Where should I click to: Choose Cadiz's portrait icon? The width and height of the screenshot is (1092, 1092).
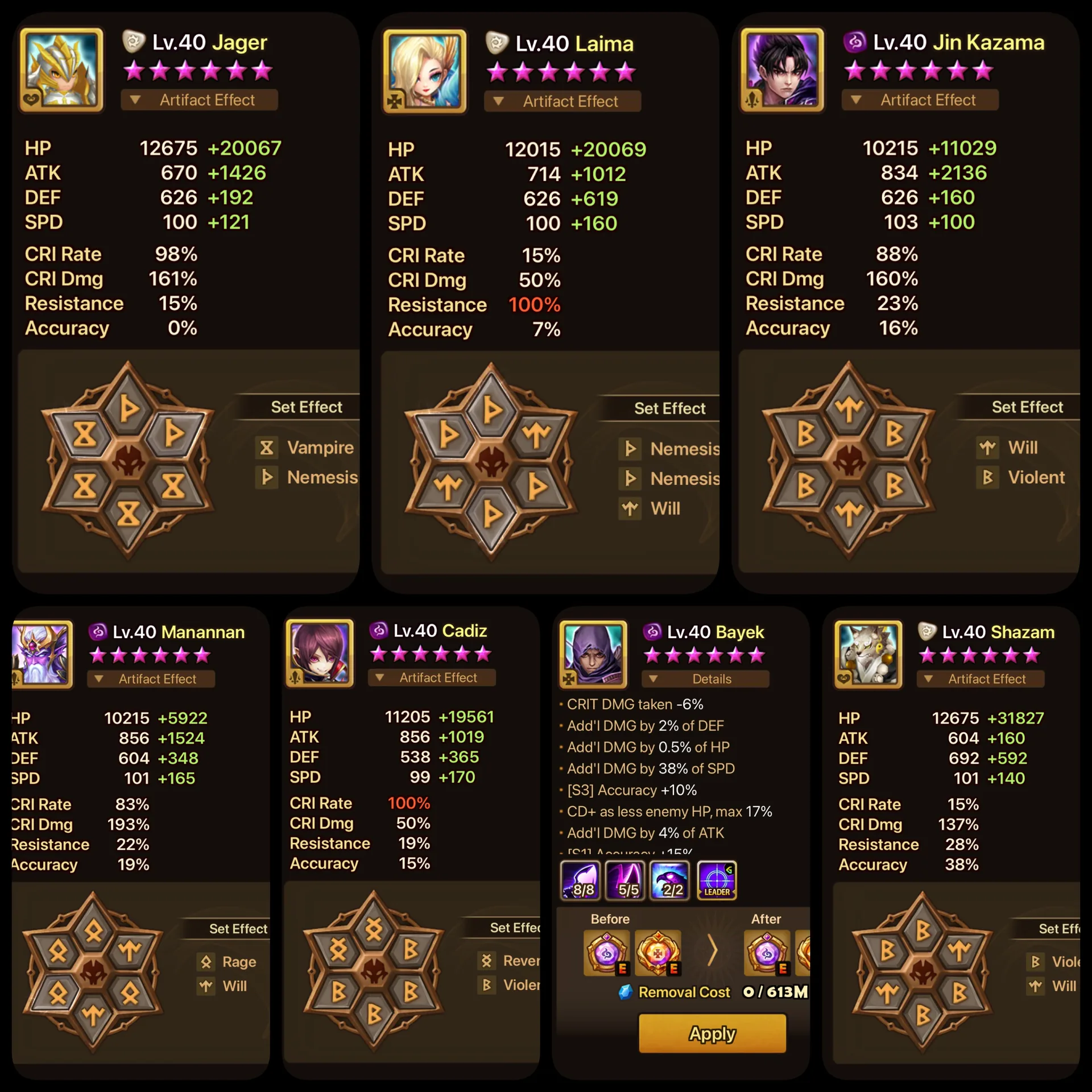coord(320,653)
